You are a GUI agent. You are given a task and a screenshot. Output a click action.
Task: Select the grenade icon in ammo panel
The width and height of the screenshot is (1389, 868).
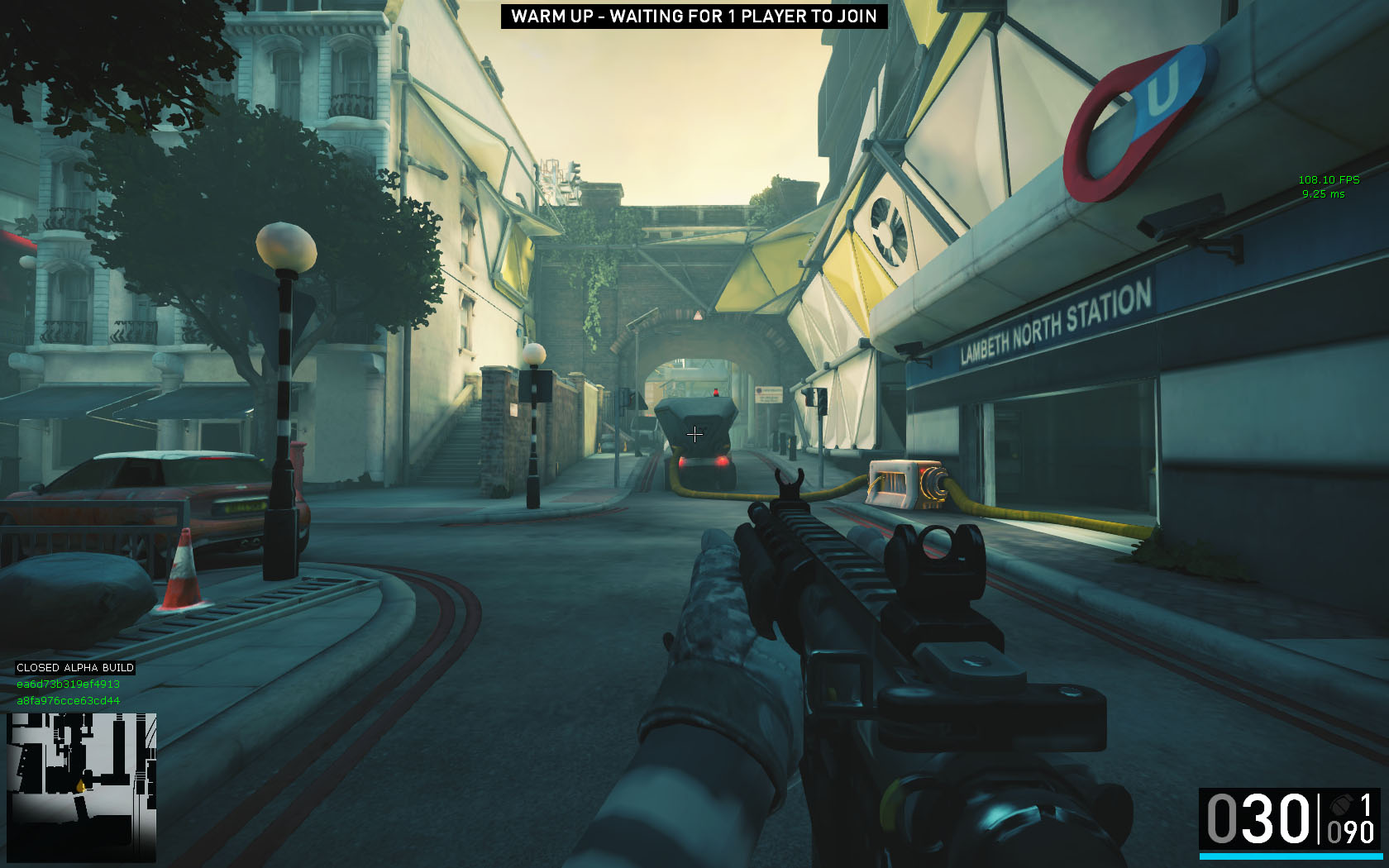coord(1340,804)
